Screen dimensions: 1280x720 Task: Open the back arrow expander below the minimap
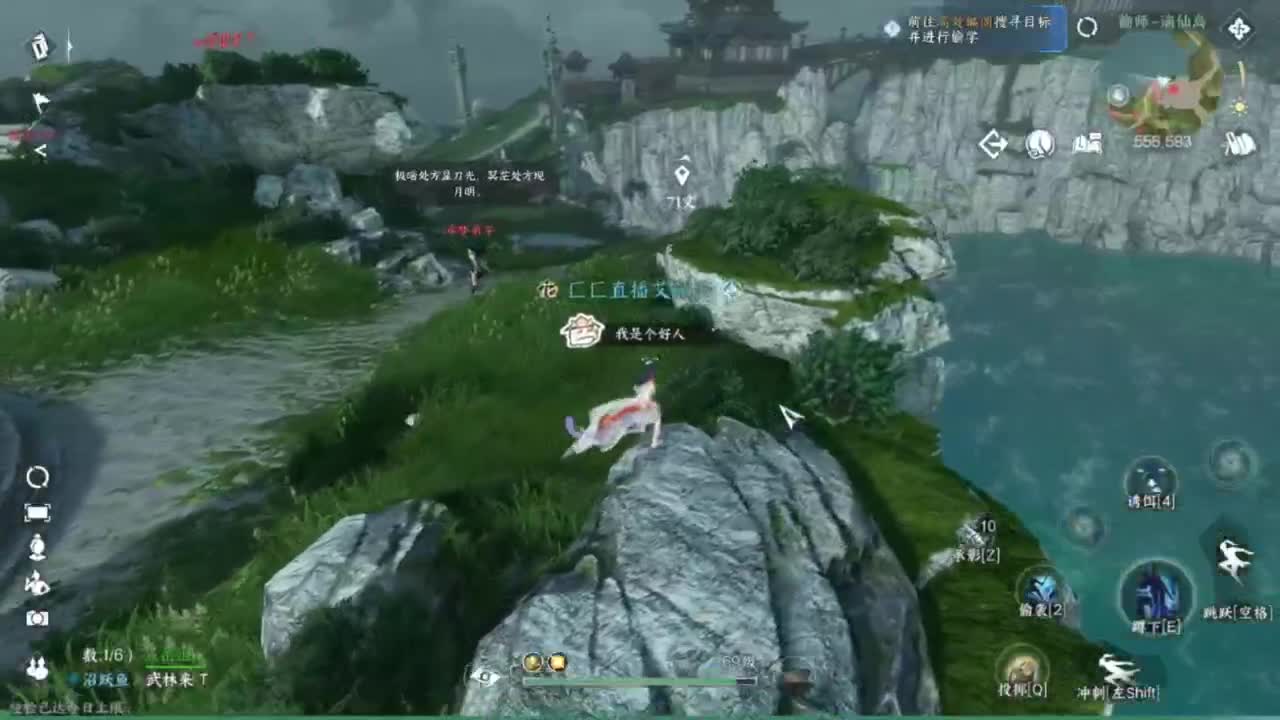(x=992, y=143)
